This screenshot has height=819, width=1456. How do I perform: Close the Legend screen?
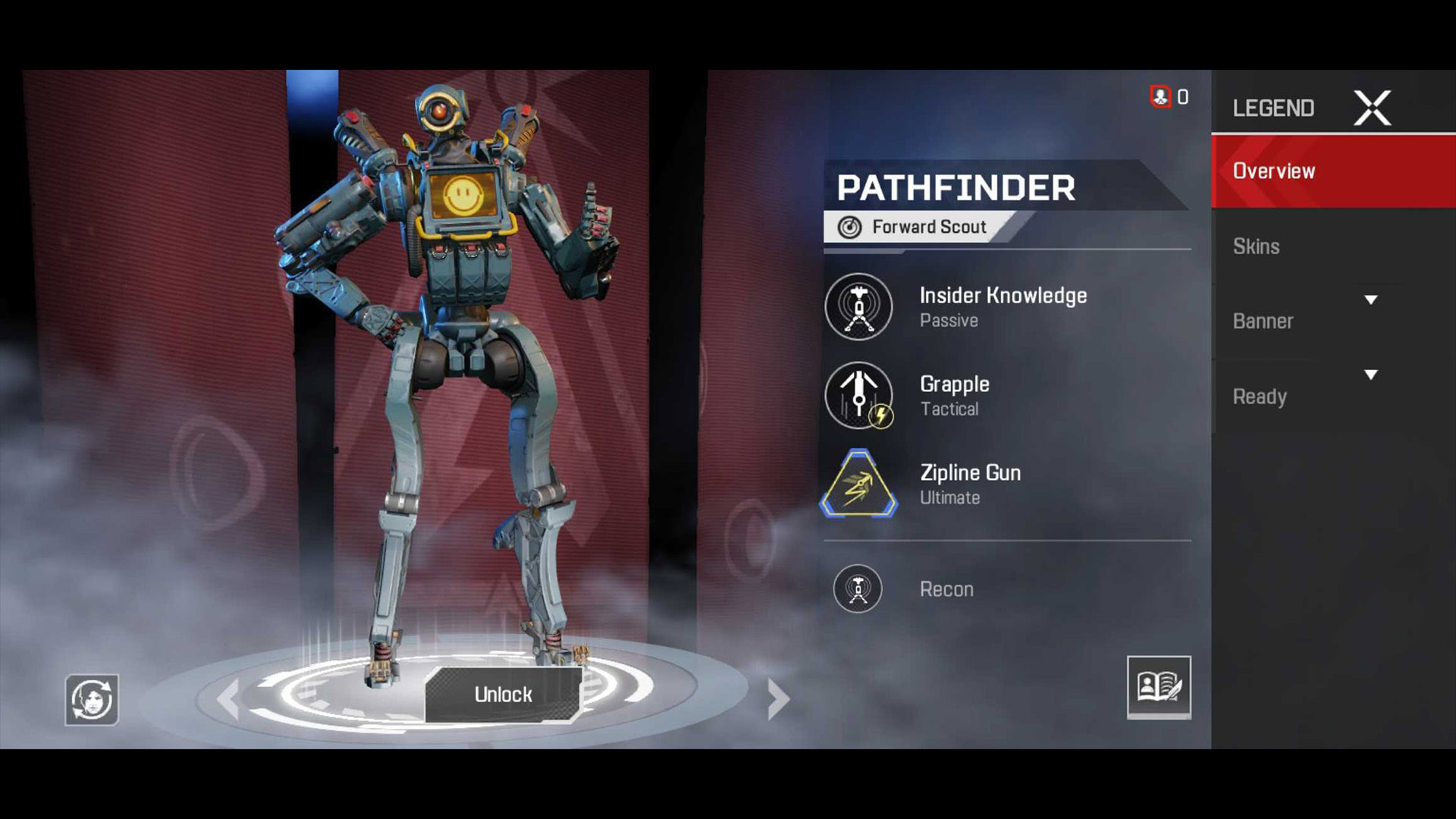click(x=1372, y=108)
